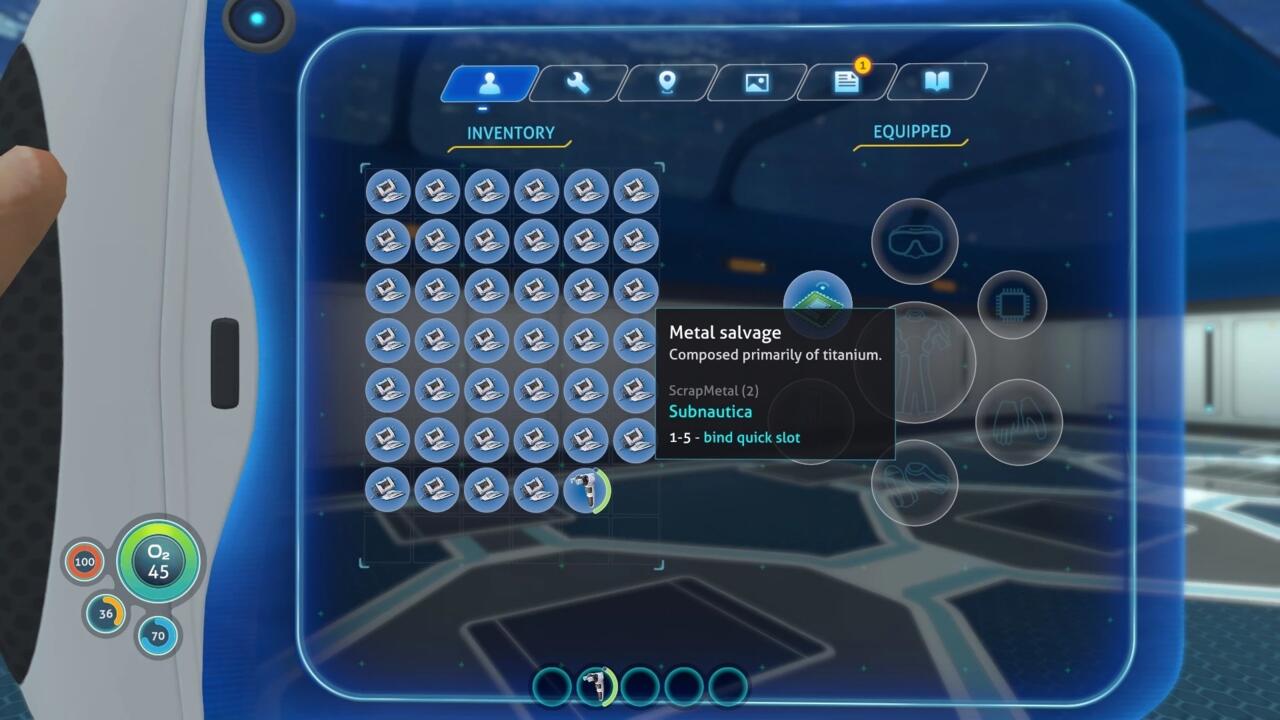Click the microchip equipment slot
The width and height of the screenshot is (1280, 720).
pyautogui.click(x=1013, y=303)
